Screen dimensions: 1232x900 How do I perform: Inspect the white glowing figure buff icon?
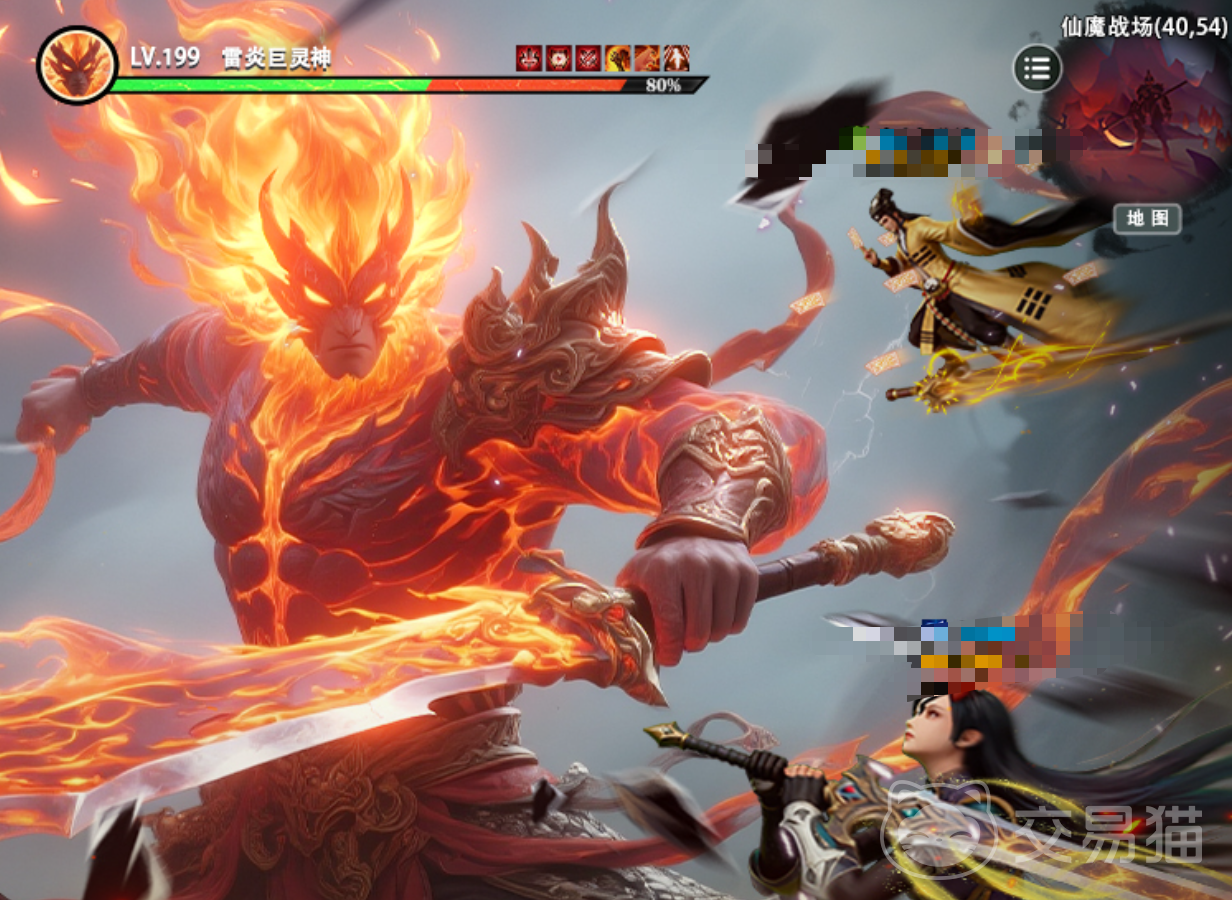pyautogui.click(x=677, y=58)
